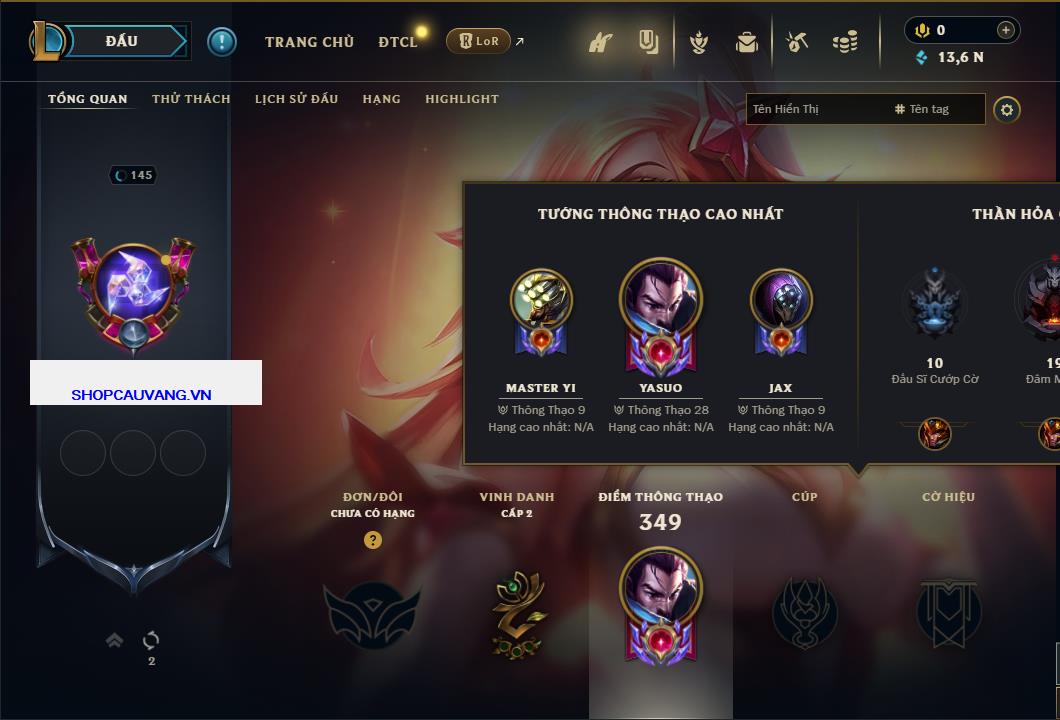Select the HẠNG tab
The width and height of the screenshot is (1060, 720).
click(381, 99)
